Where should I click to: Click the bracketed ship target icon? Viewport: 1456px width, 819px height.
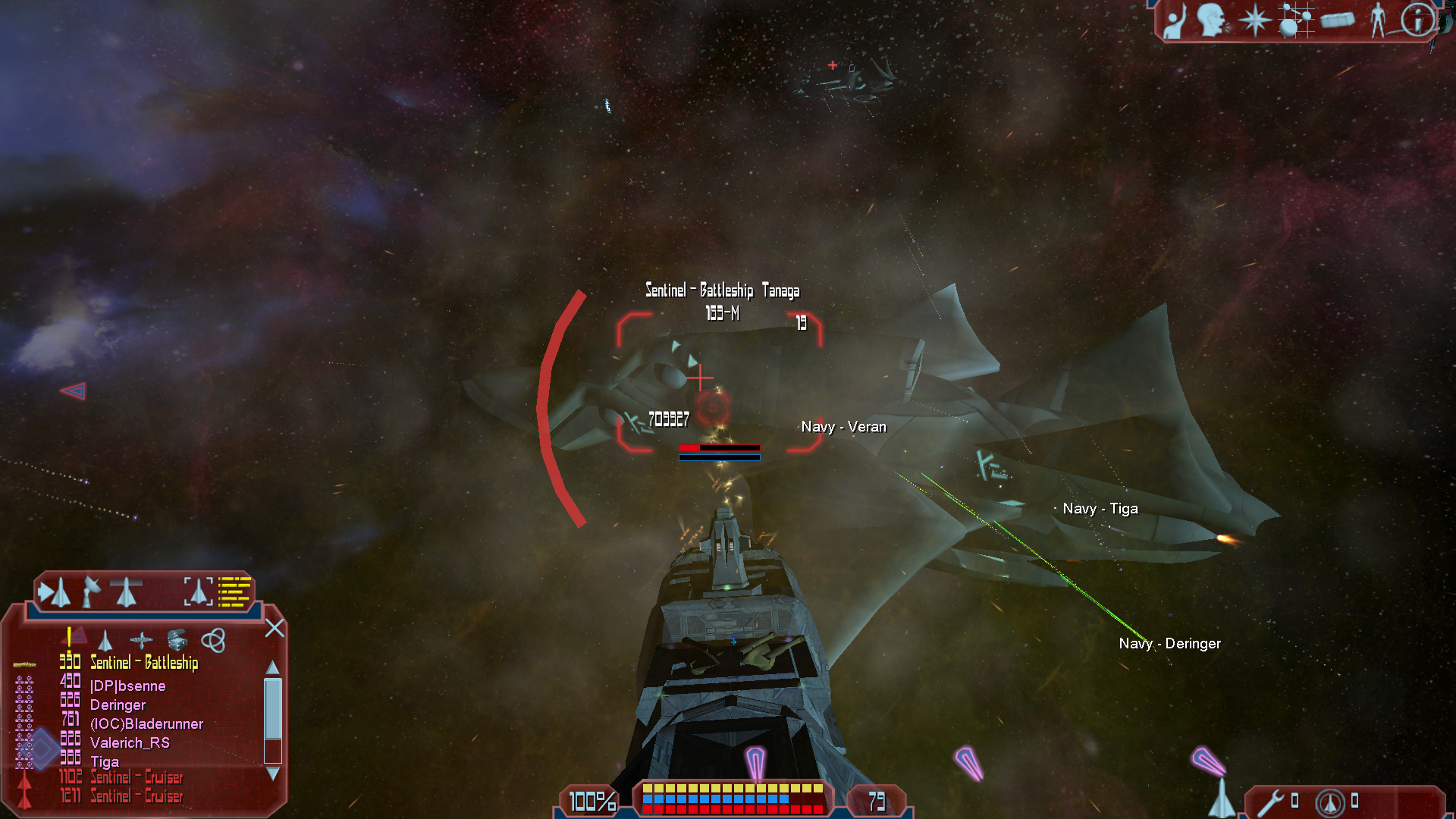198,591
